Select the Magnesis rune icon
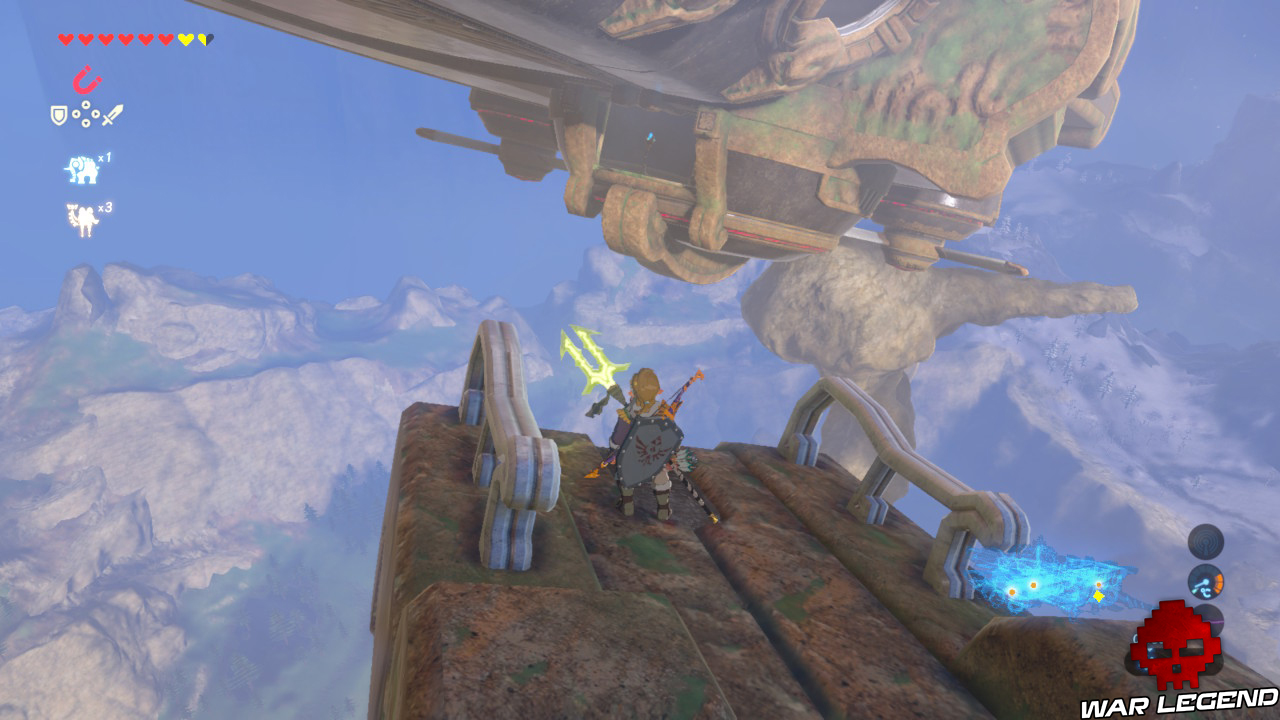This screenshot has height=720, width=1280. 86,79
